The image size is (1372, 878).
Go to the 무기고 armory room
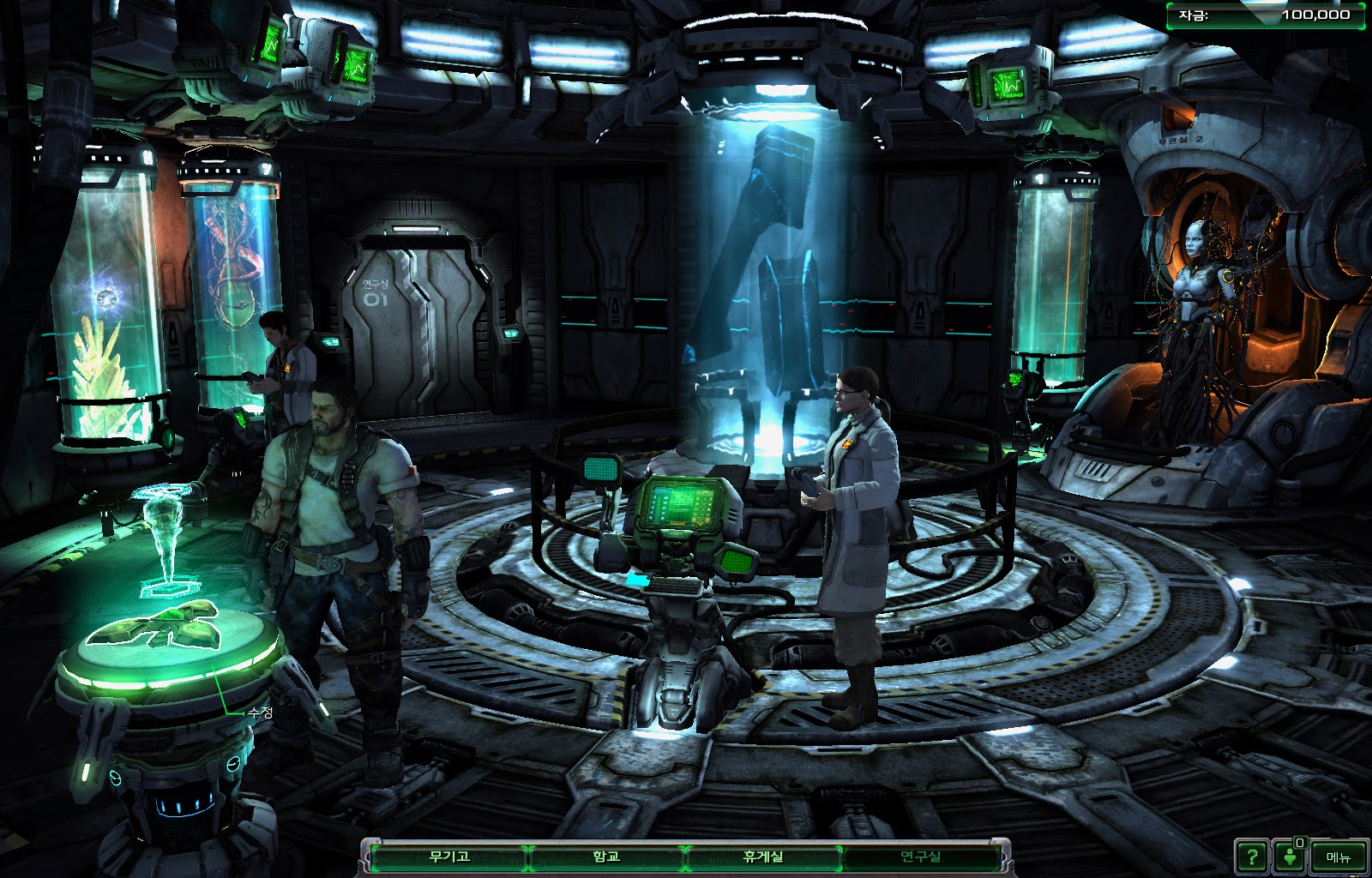pyautogui.click(x=449, y=857)
